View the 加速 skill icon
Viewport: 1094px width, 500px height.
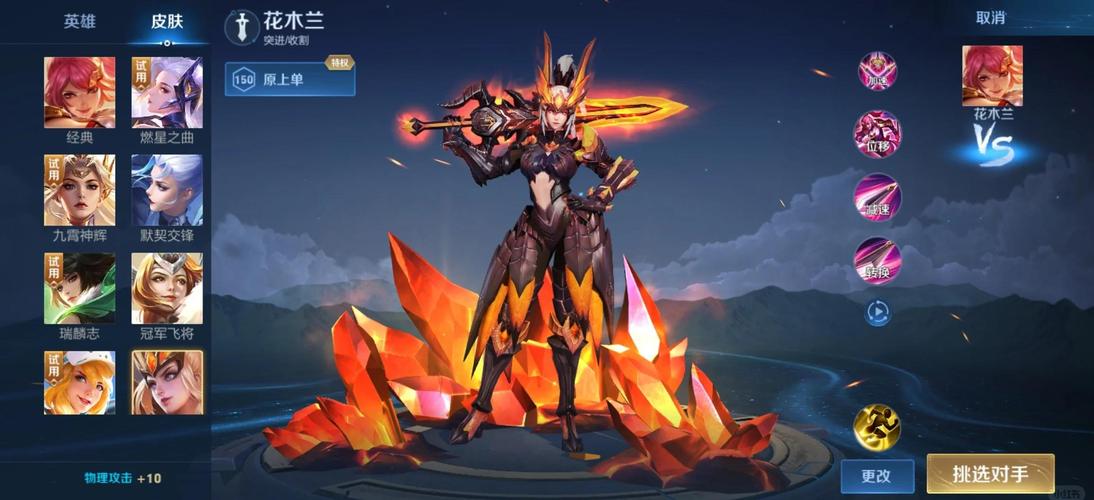click(877, 72)
